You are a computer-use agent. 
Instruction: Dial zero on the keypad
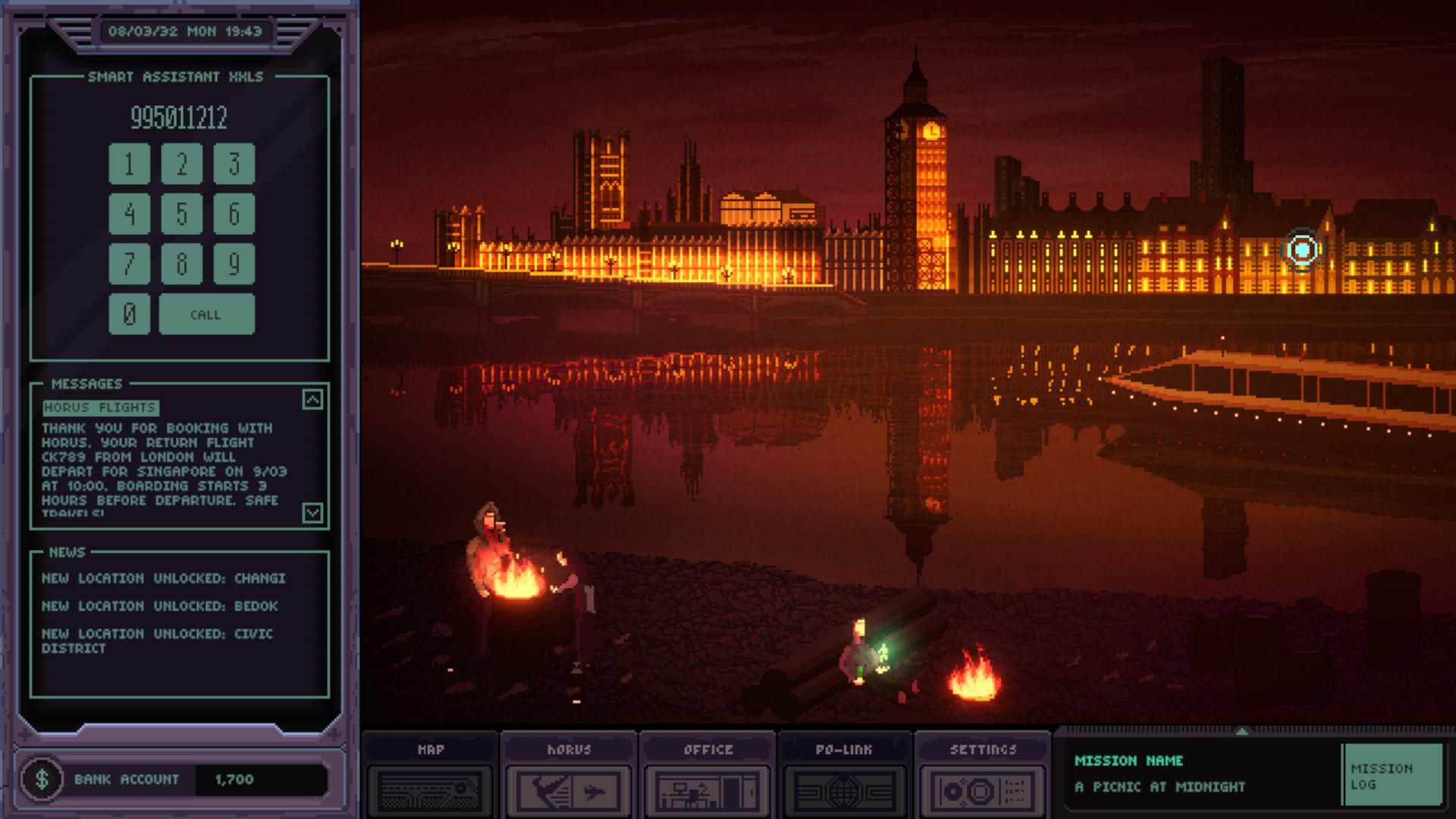pos(129,314)
